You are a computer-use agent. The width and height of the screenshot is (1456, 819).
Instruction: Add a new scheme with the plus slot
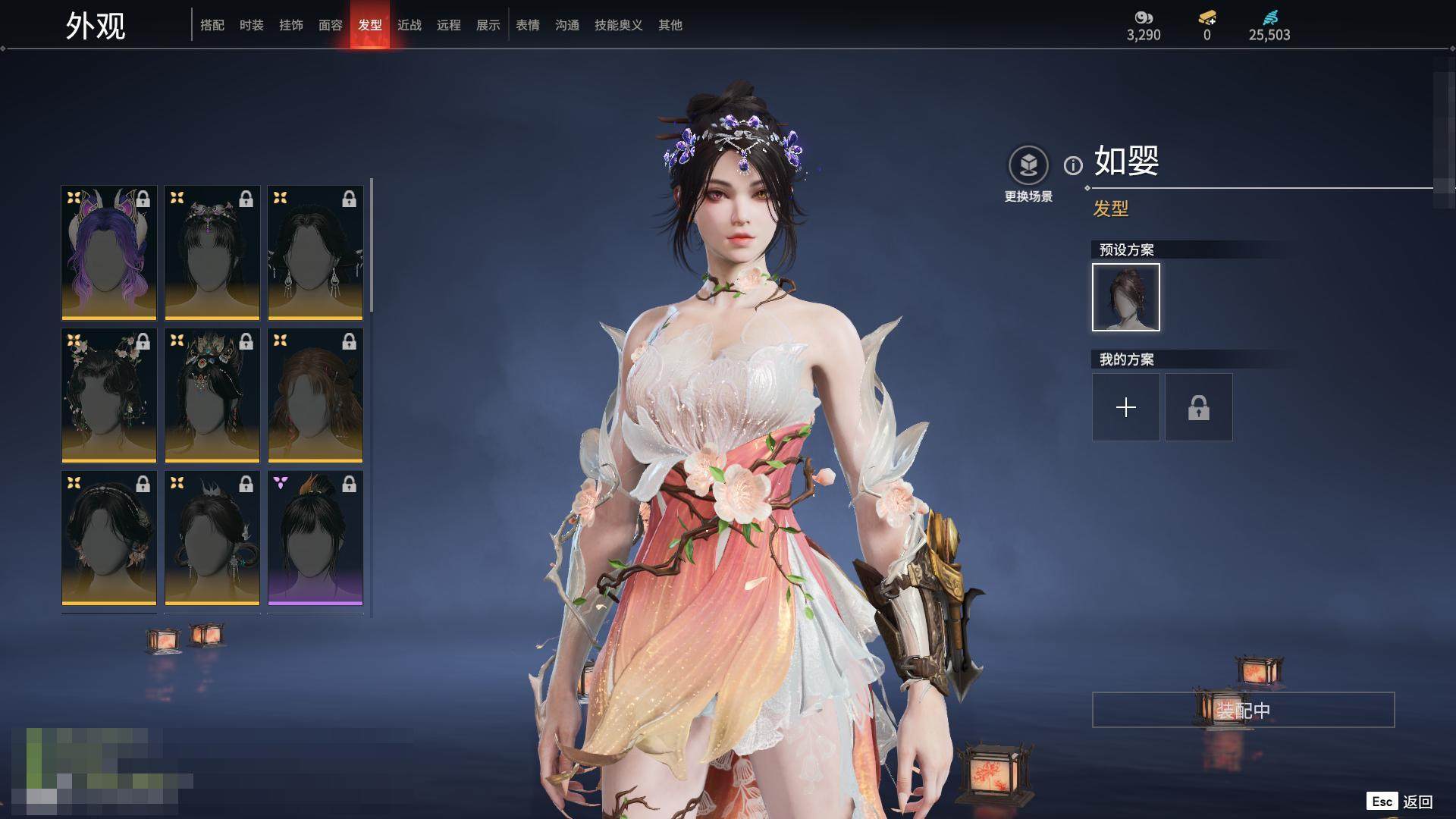coord(1126,407)
